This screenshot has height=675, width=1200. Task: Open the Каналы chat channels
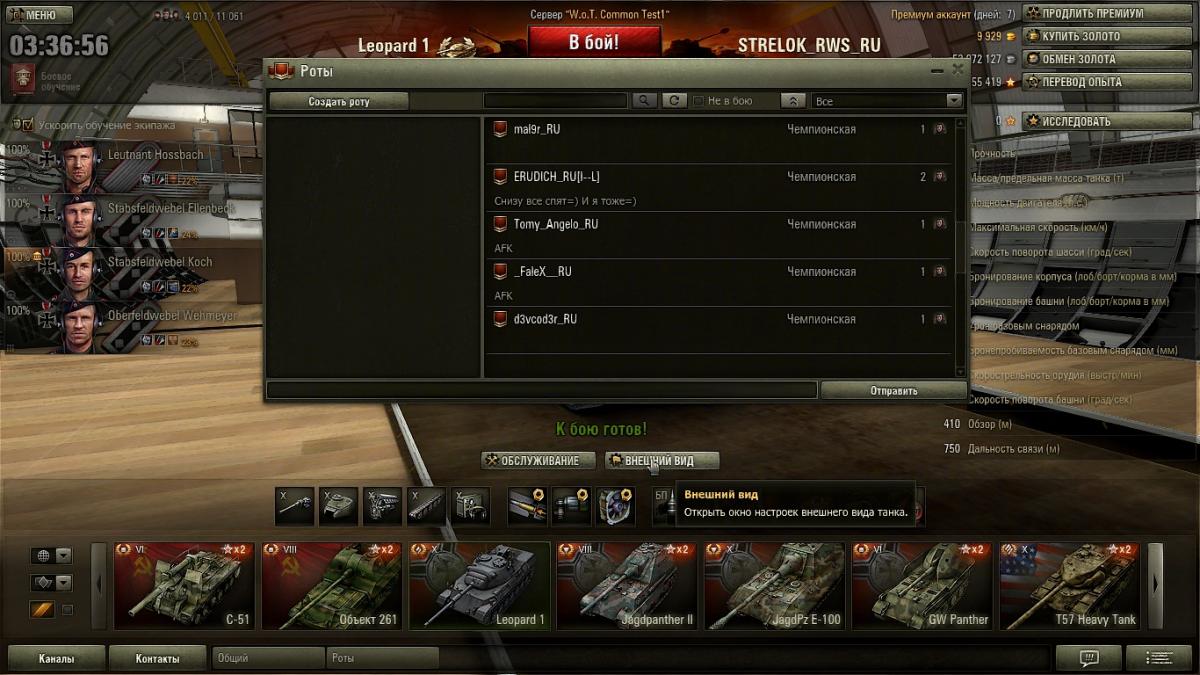pyautogui.click(x=56, y=659)
